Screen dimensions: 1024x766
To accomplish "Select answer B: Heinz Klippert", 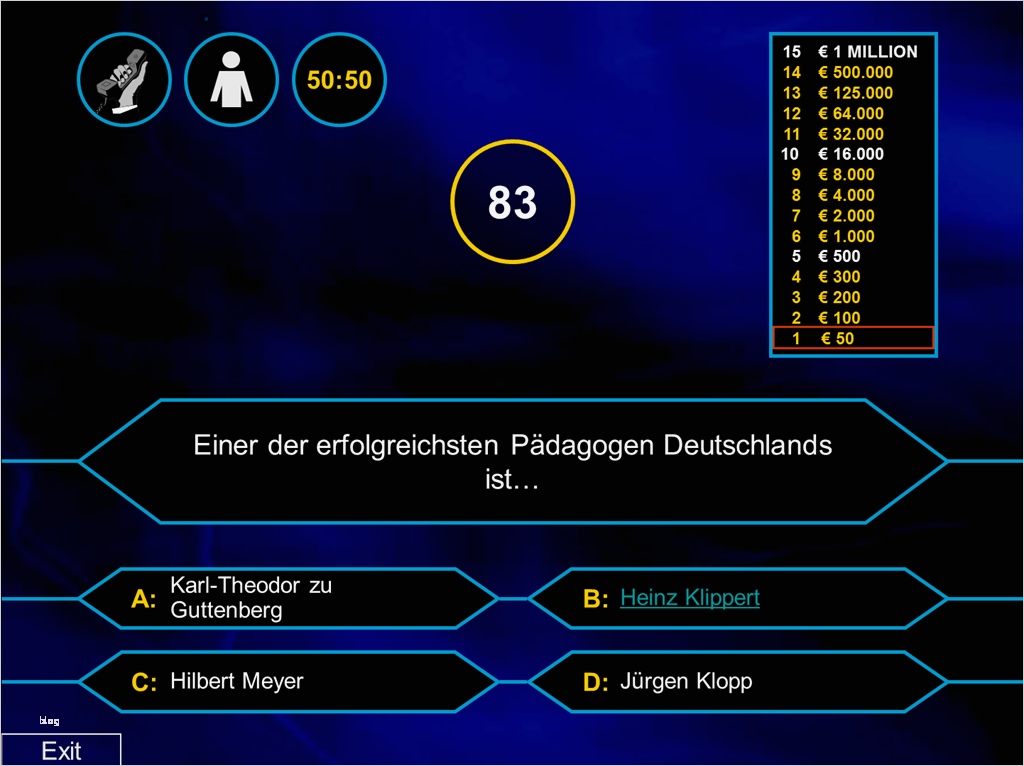I will [690, 598].
